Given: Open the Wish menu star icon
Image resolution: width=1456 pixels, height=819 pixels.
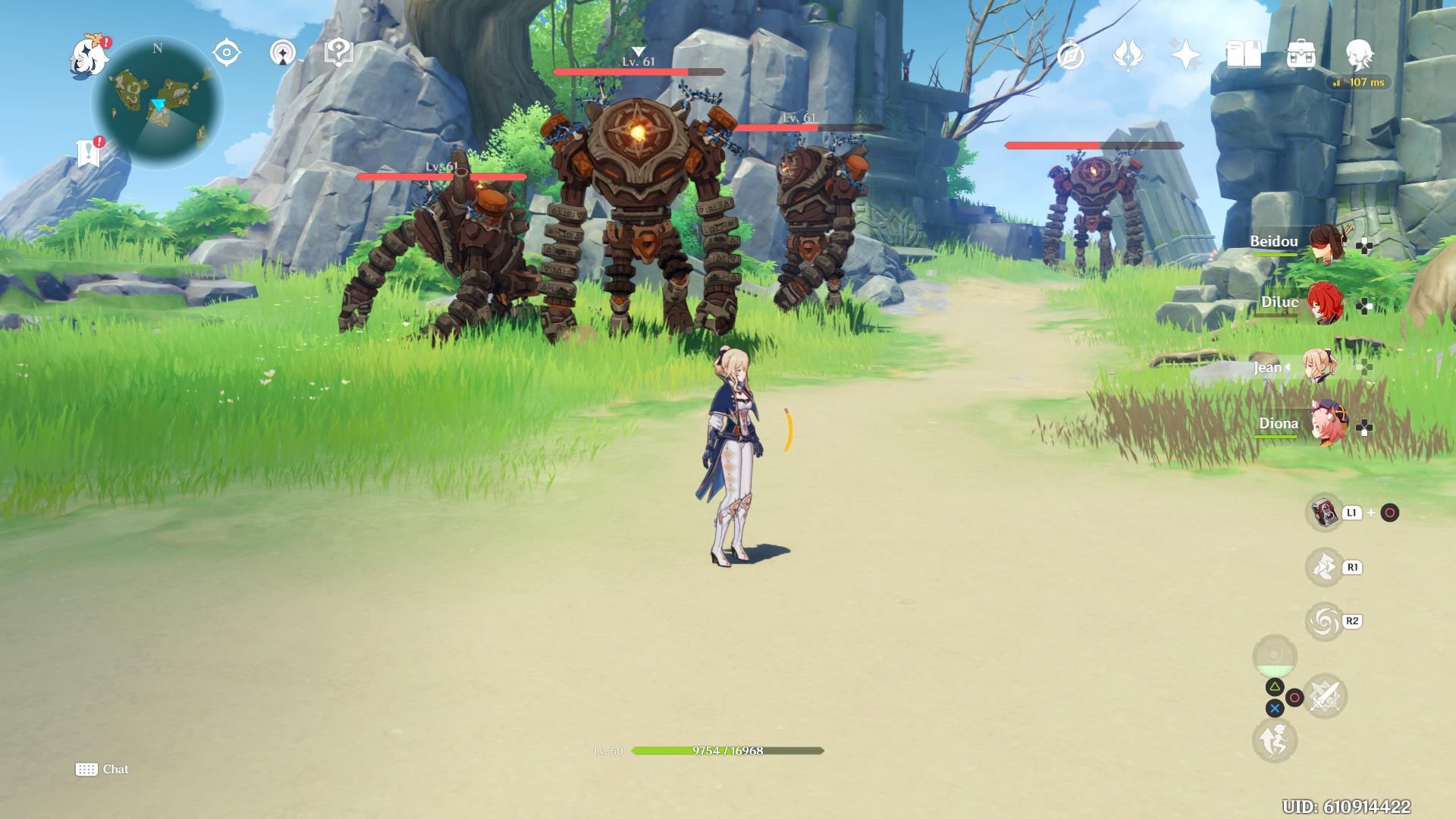Looking at the screenshot, I should click(x=1185, y=53).
